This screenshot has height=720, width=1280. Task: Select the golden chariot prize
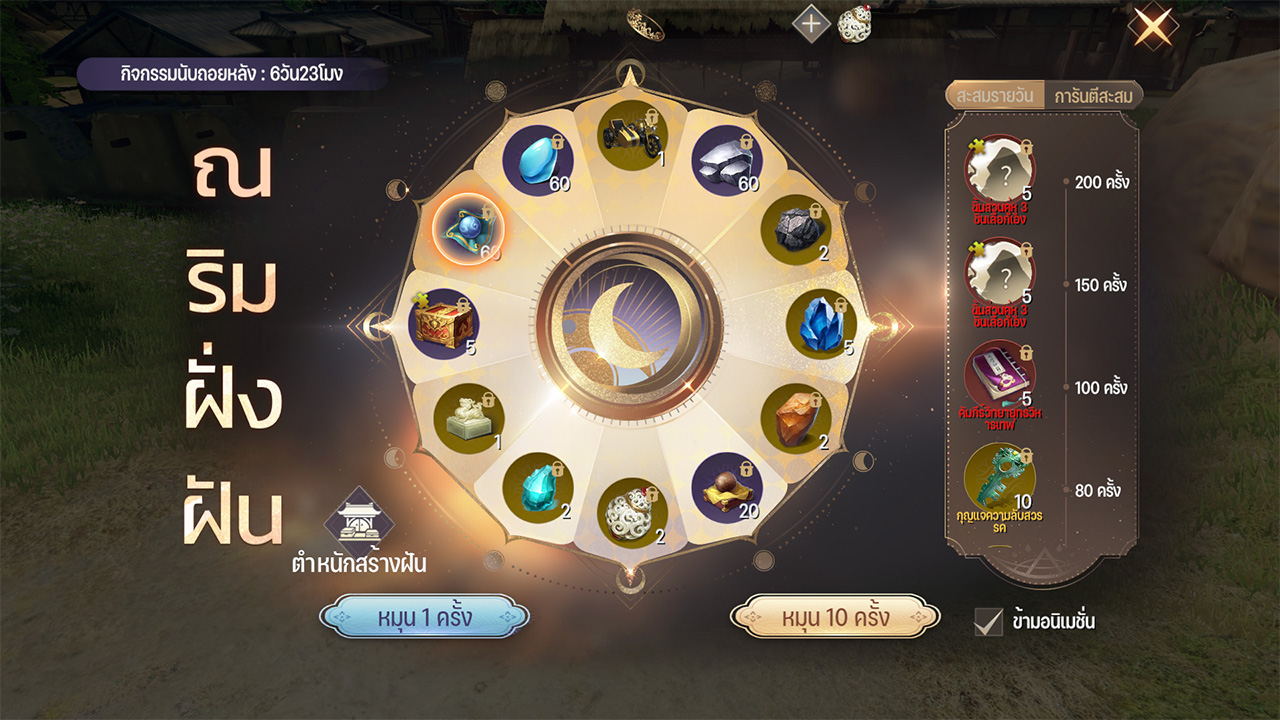(x=633, y=138)
